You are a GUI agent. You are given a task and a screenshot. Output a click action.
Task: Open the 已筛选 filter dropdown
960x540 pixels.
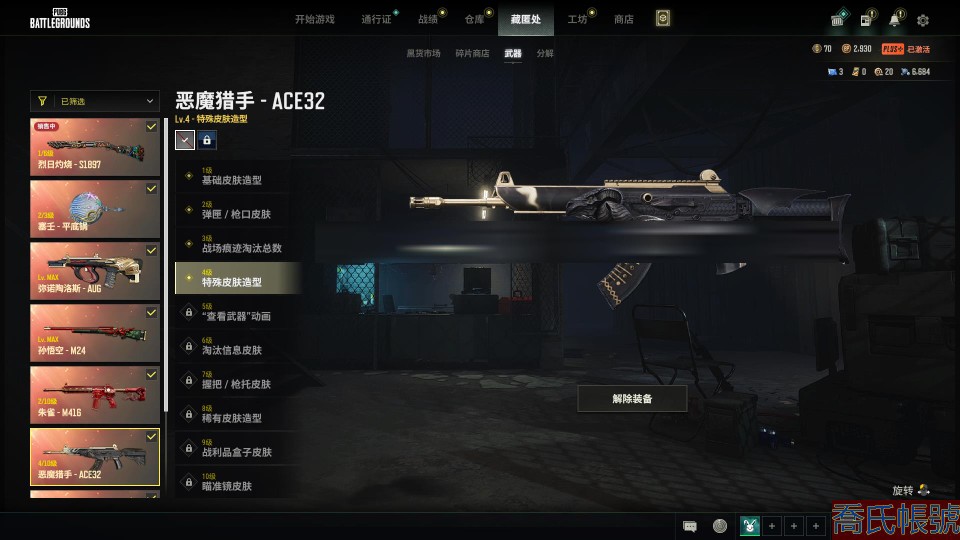tap(95, 101)
